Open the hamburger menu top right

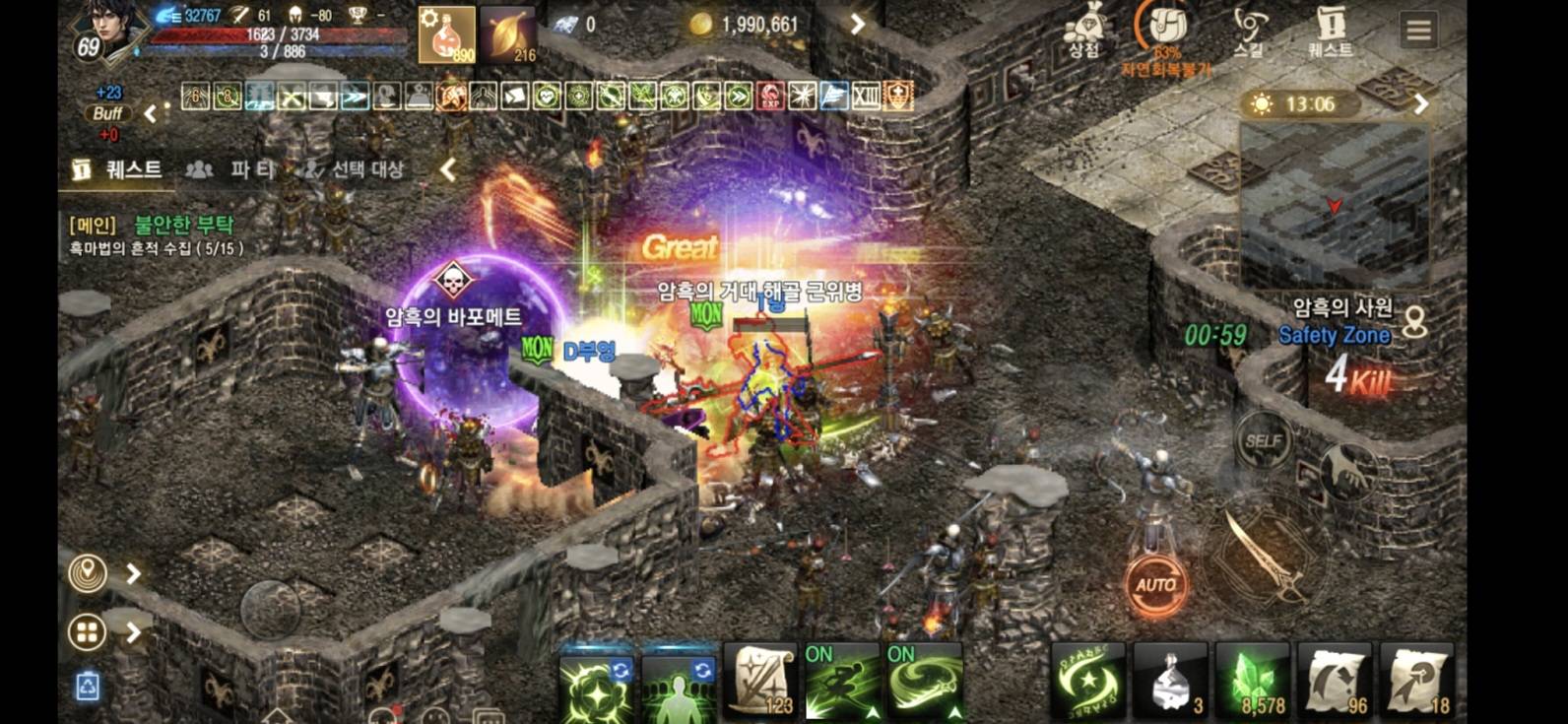pyautogui.click(x=1418, y=30)
